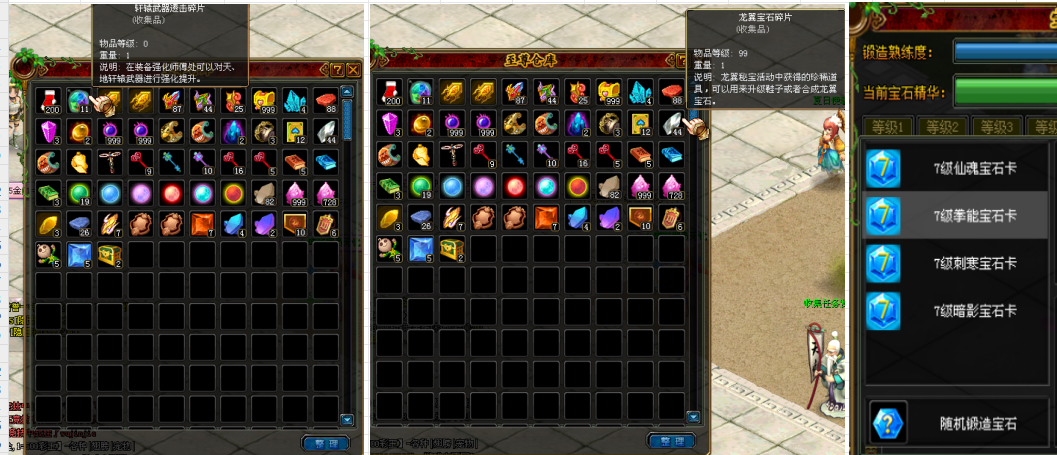Click the scroll-up arrow of the bag window

pyautogui.click(x=347, y=91)
